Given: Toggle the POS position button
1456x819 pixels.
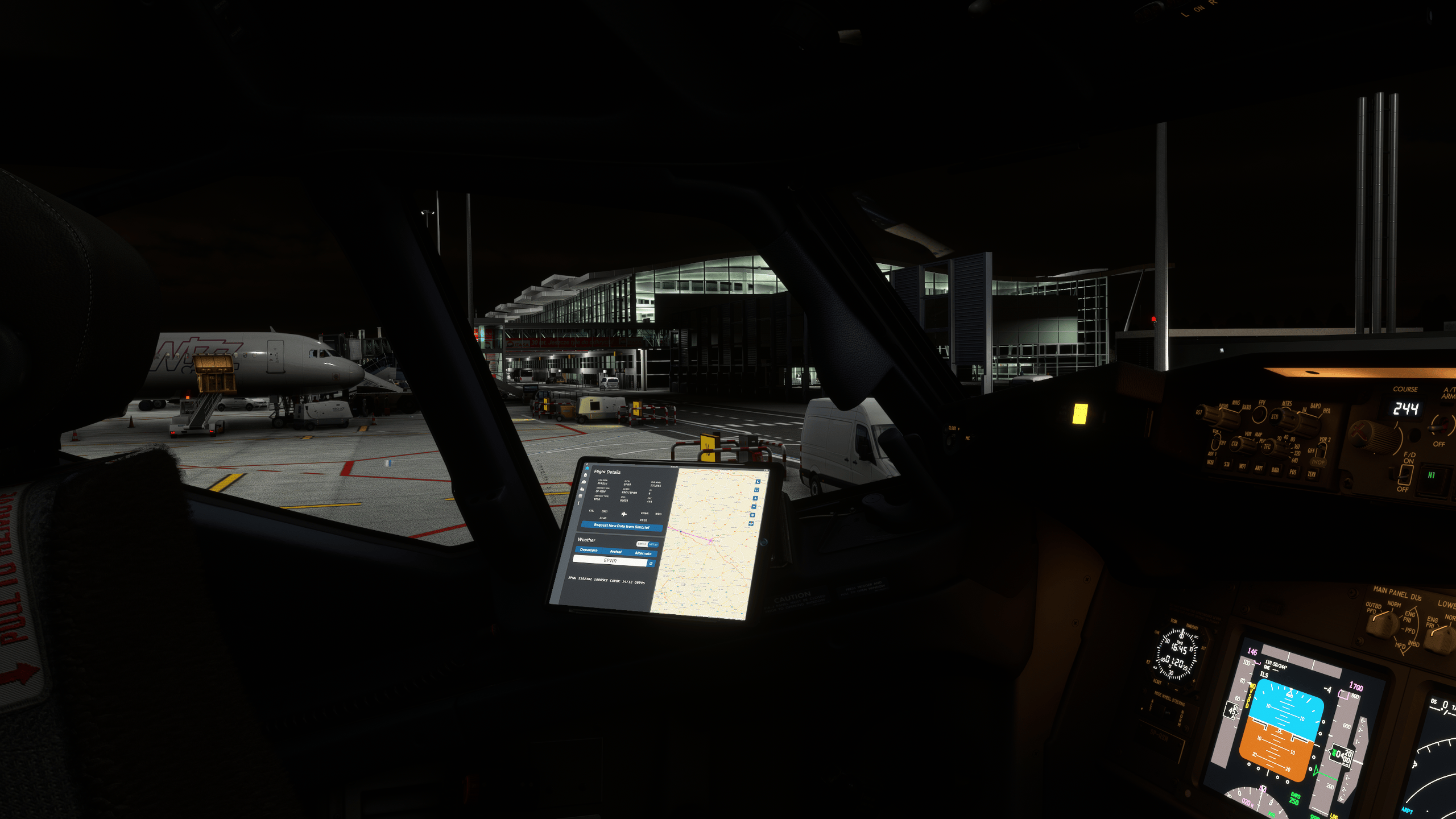Looking at the screenshot, I should (1293, 472).
